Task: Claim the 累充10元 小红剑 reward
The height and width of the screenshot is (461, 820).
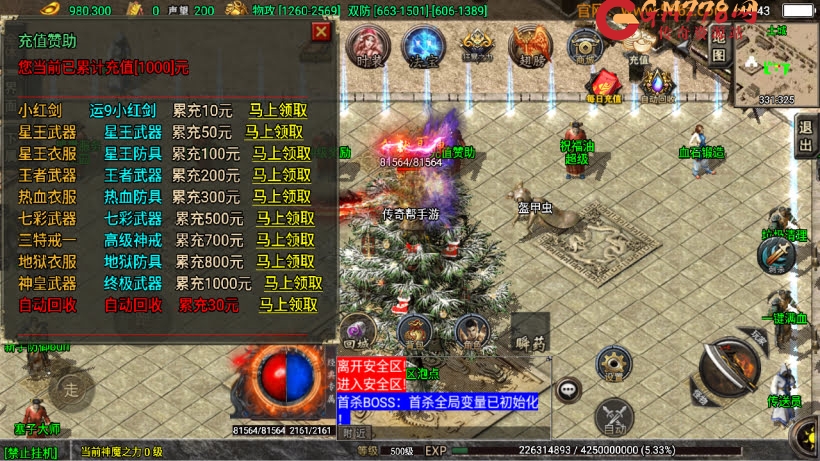Action: point(277,110)
